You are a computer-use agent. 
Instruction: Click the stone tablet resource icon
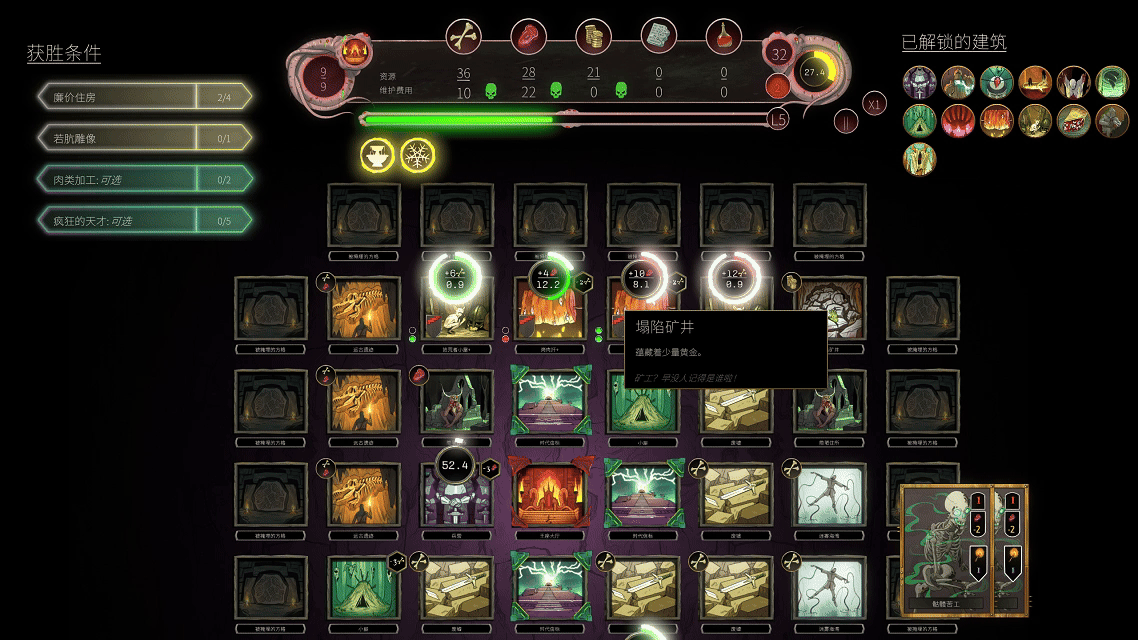pos(658,37)
